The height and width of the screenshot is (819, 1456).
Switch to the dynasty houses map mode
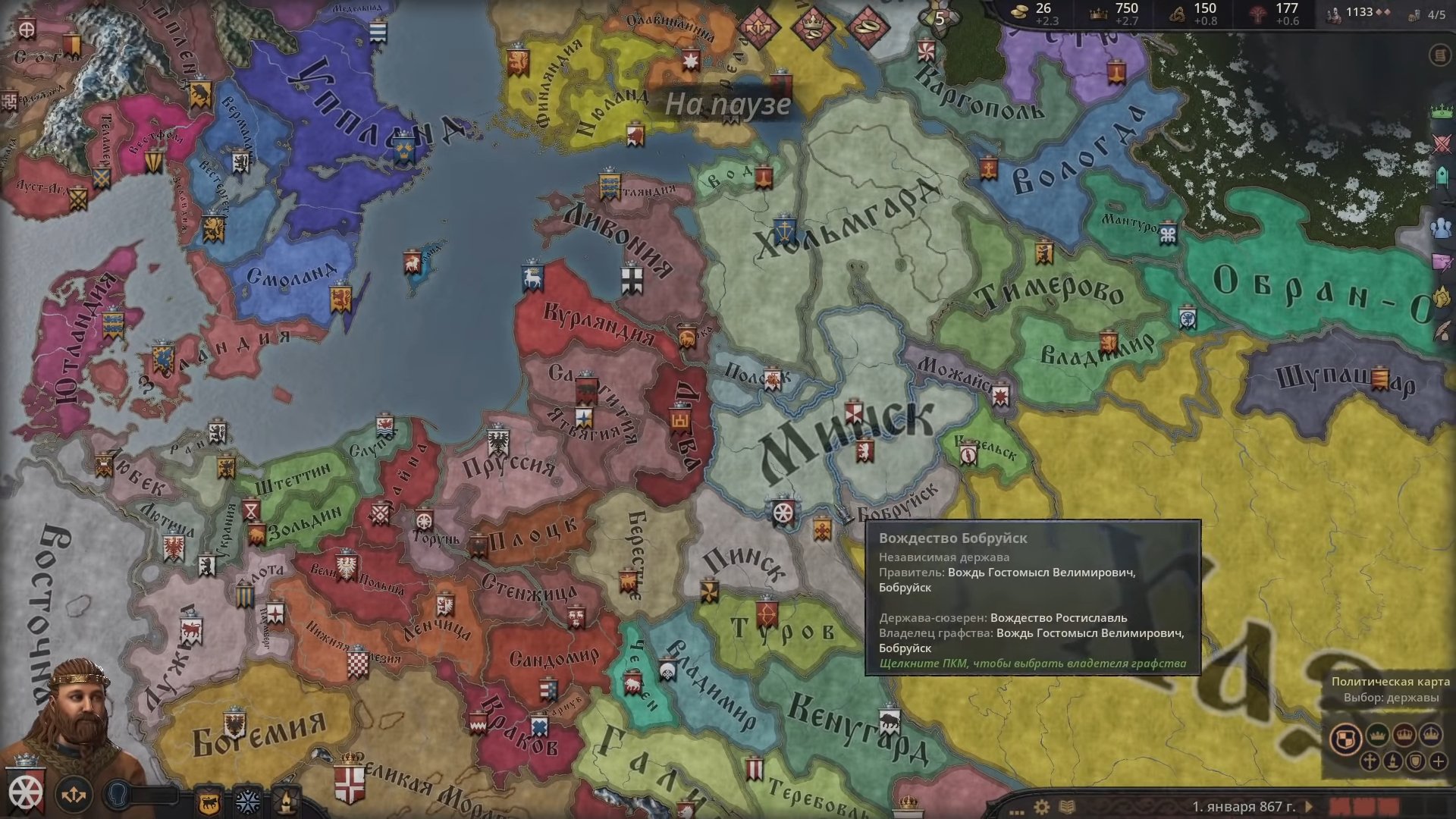[1415, 761]
